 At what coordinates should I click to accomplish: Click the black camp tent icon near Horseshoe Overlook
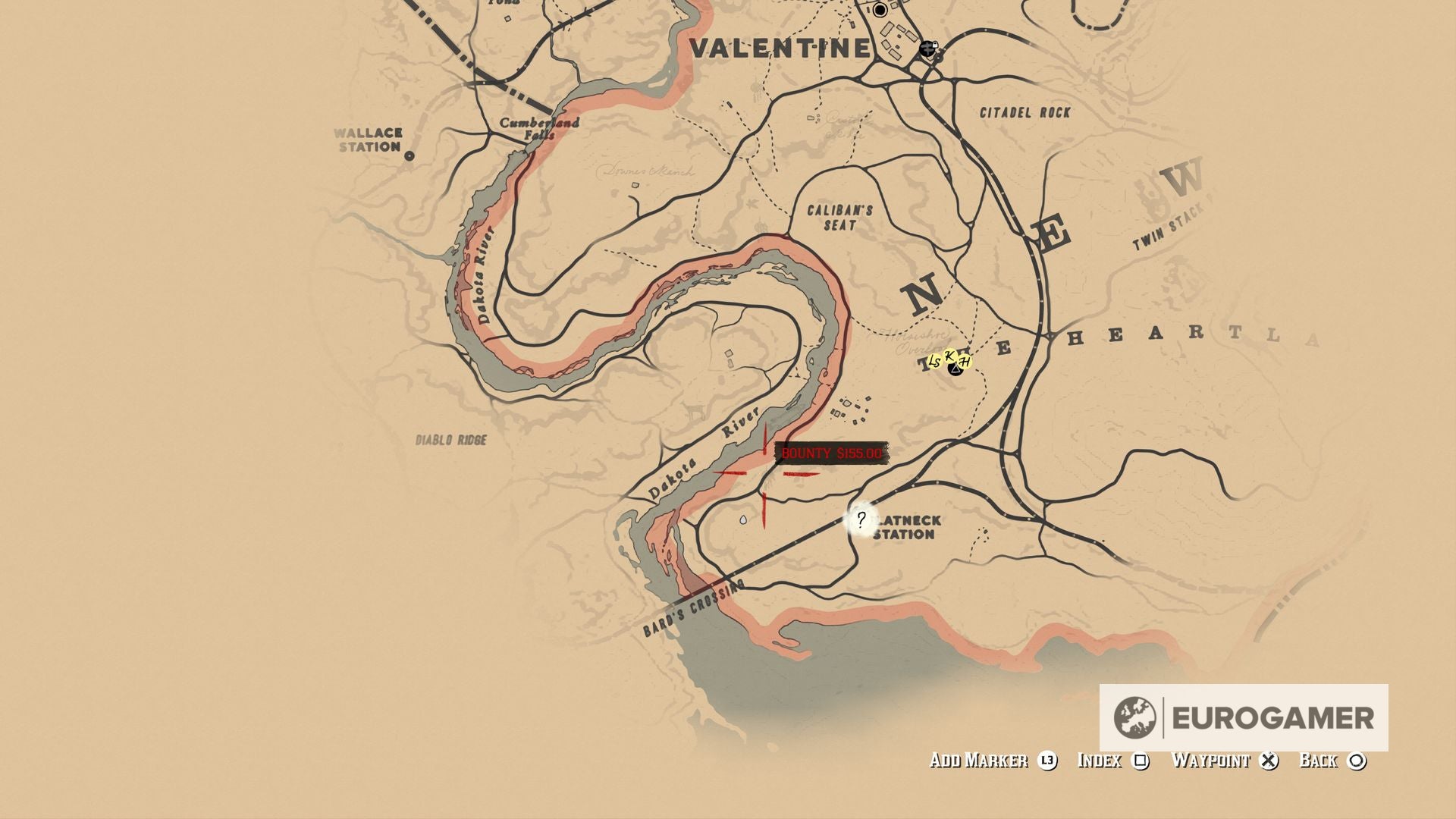tap(955, 370)
